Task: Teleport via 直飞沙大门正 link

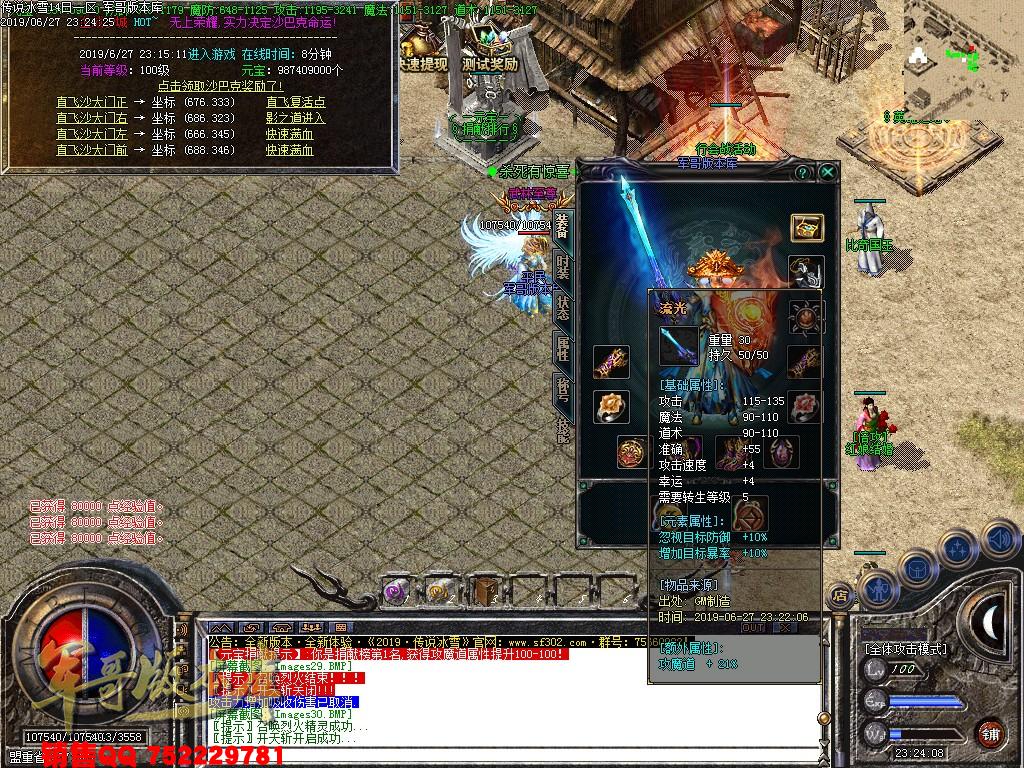Action: pos(92,102)
